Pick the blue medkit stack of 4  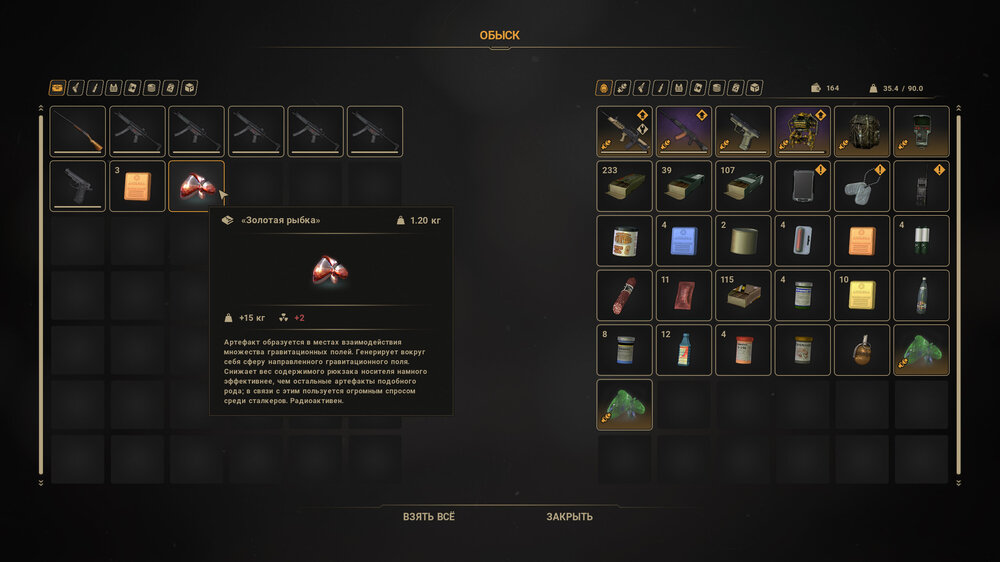coord(684,241)
